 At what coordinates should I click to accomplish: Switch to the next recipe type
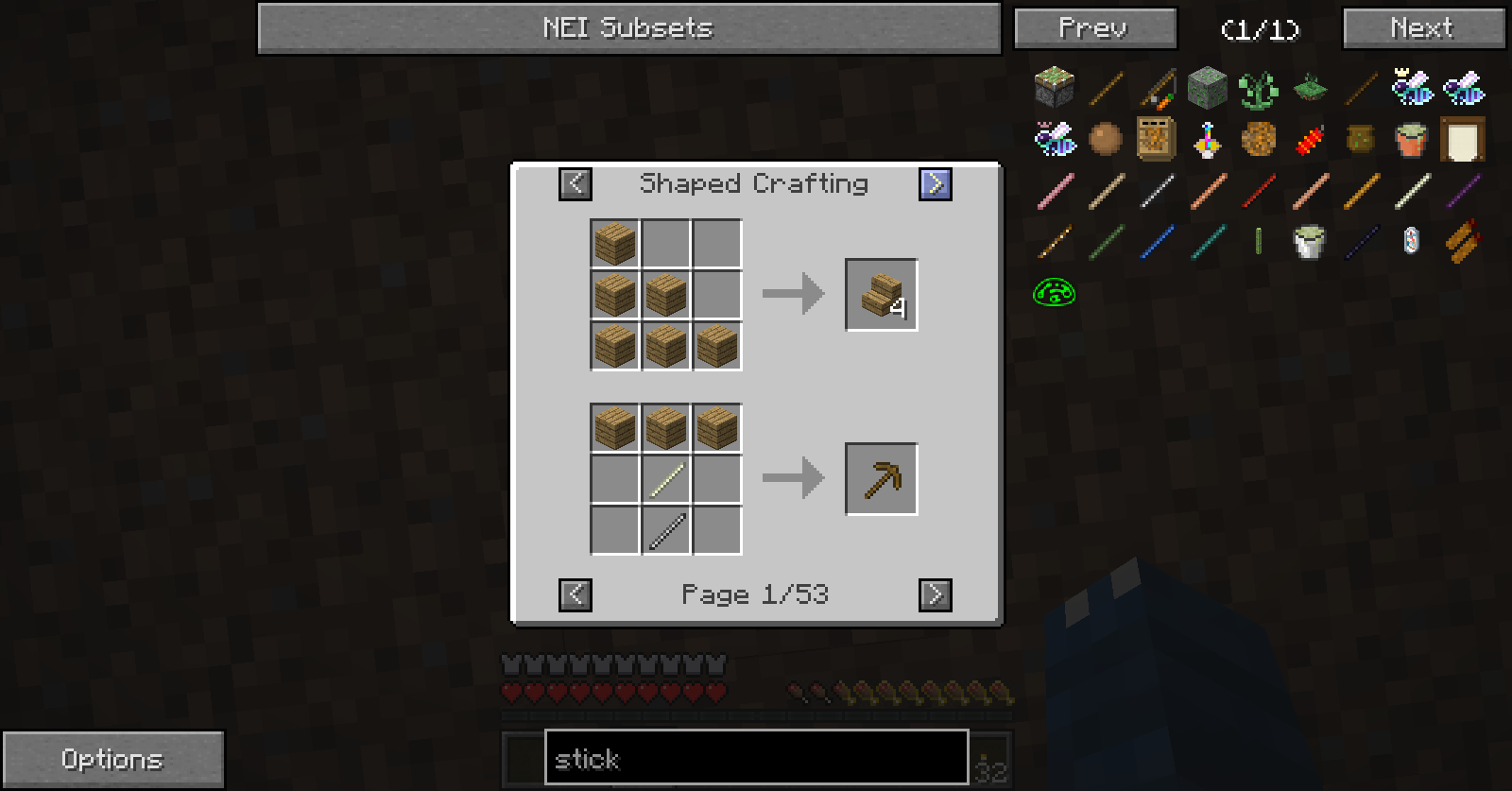(x=936, y=183)
